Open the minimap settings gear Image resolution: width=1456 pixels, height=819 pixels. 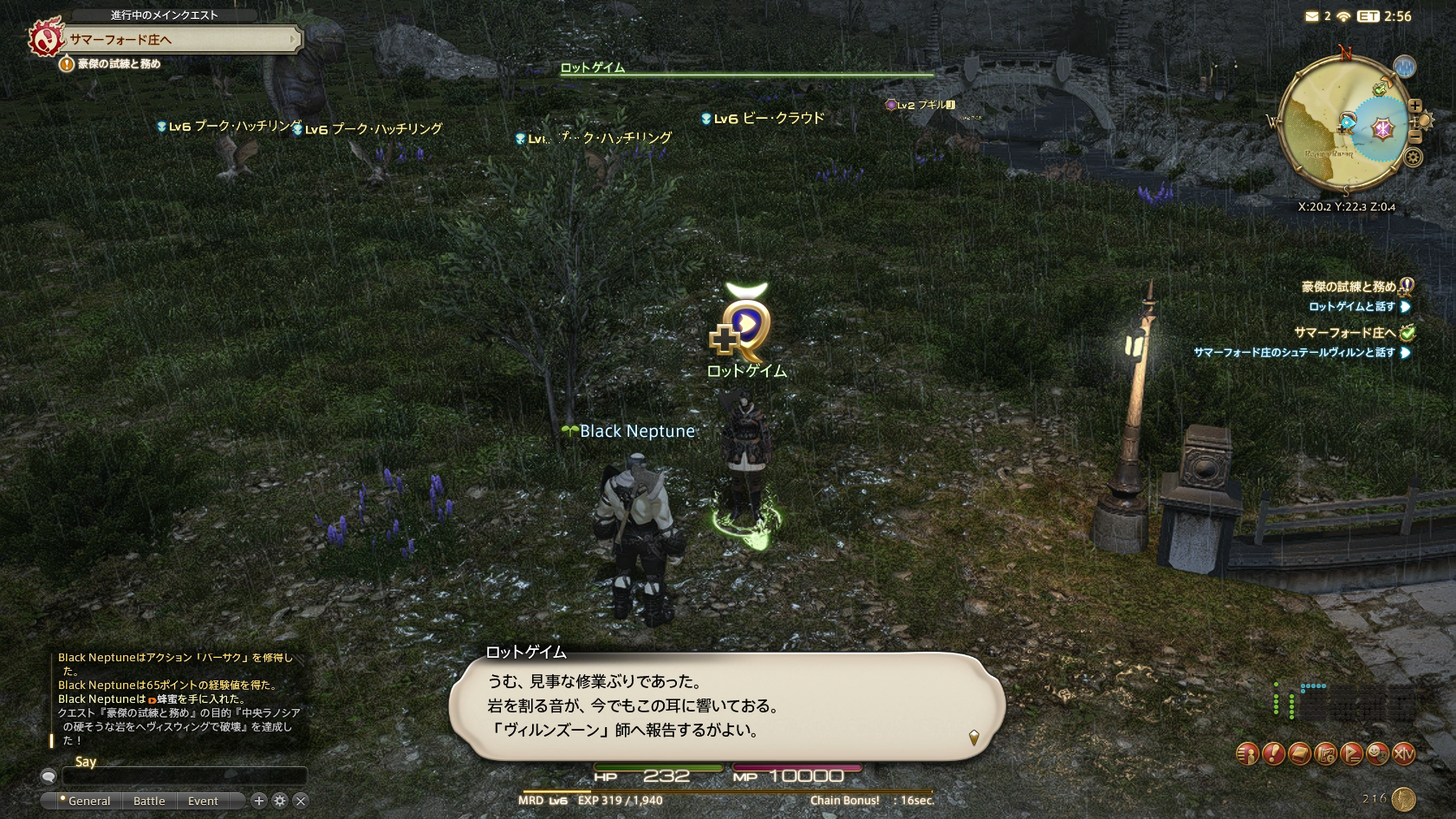coord(1414,158)
